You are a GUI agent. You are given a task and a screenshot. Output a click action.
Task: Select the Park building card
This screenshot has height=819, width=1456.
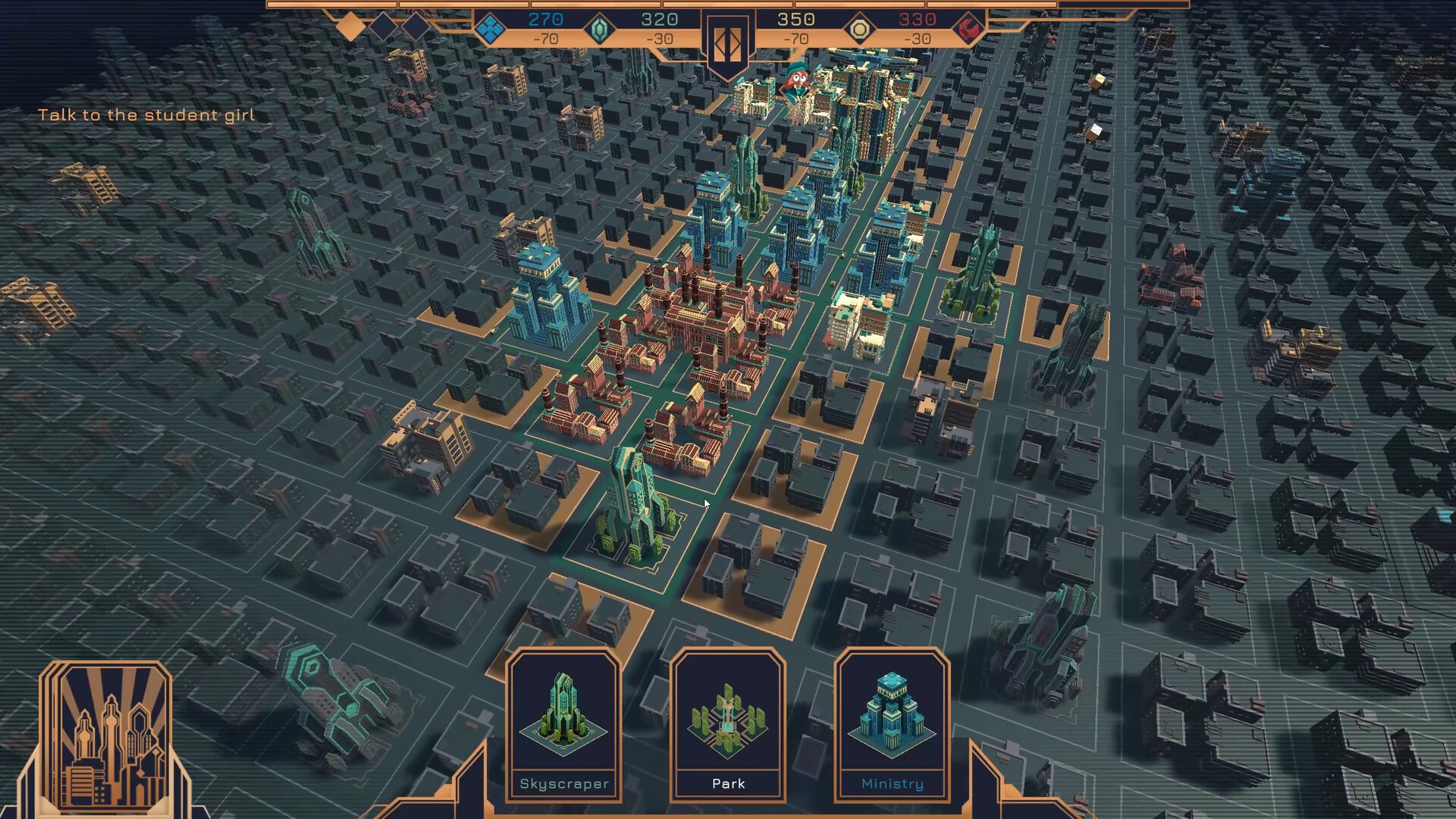click(x=729, y=724)
